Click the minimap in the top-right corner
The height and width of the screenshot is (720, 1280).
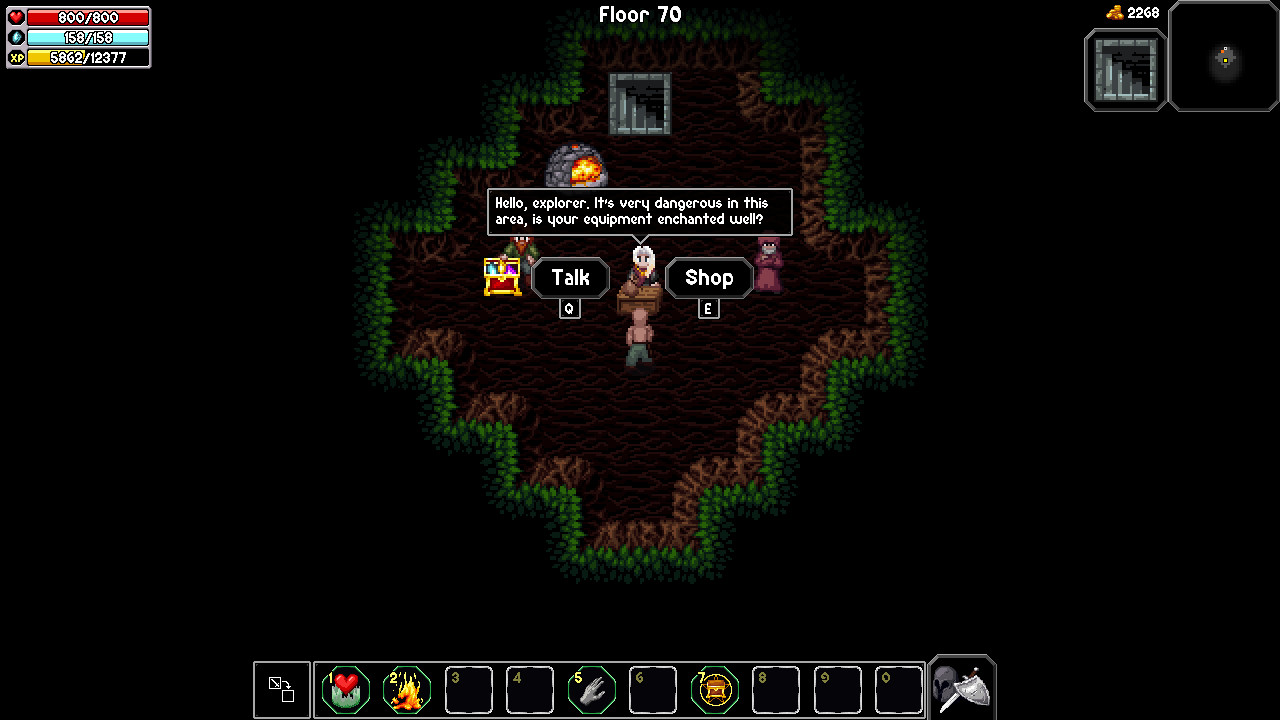point(1223,58)
